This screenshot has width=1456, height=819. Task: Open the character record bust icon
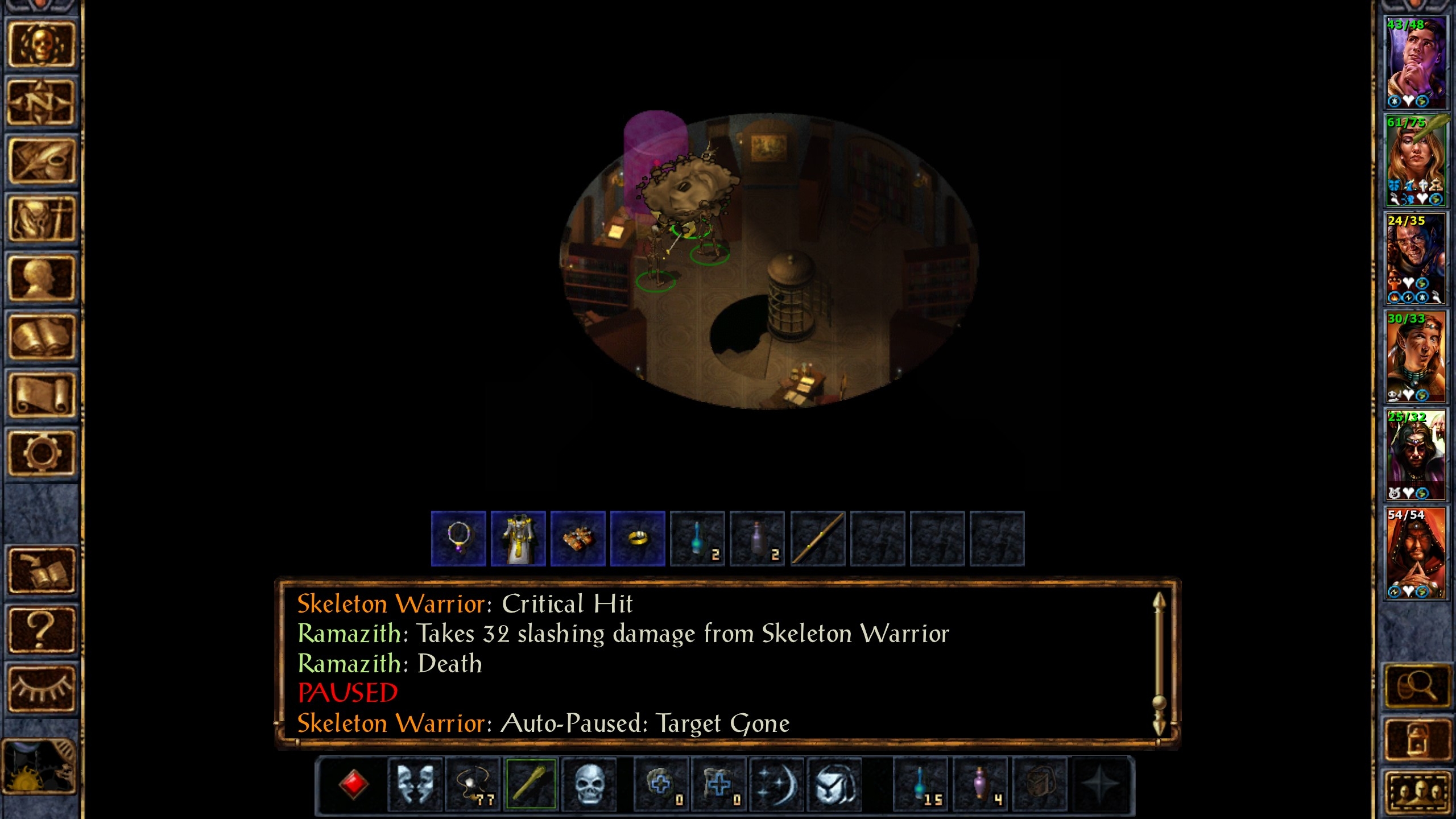pyautogui.click(x=41, y=278)
